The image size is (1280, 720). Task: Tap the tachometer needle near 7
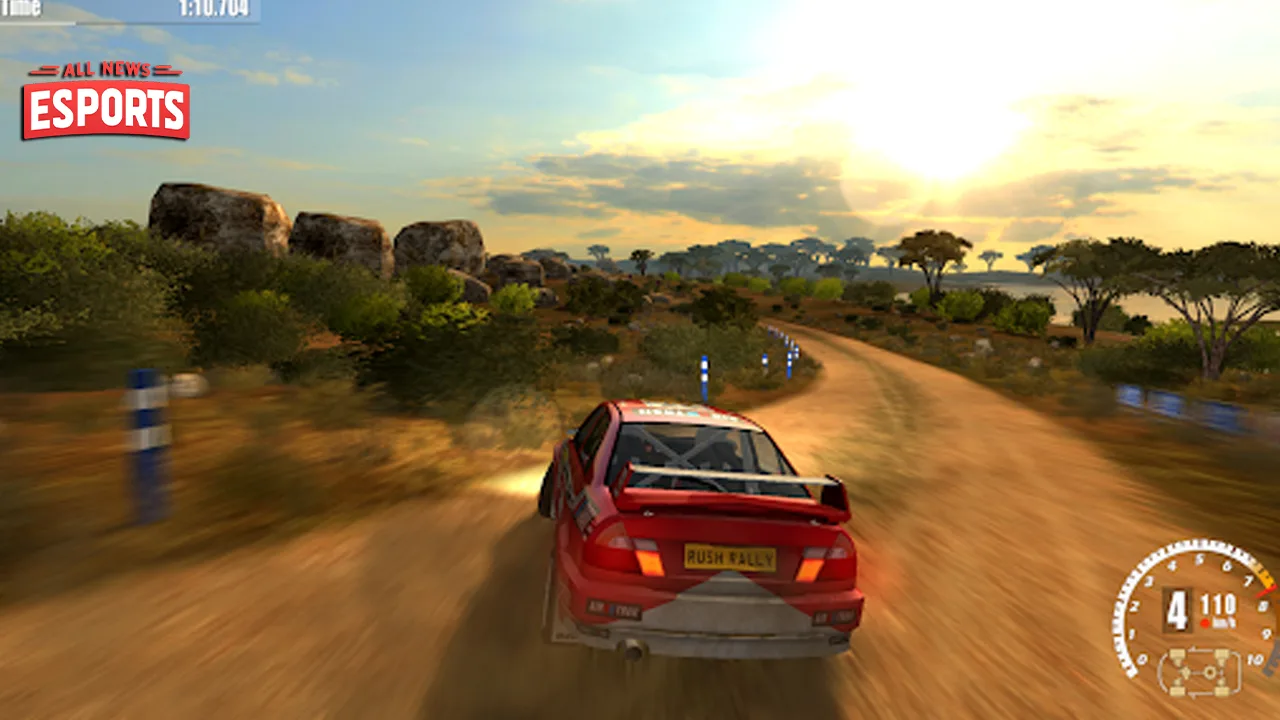tap(1262, 590)
